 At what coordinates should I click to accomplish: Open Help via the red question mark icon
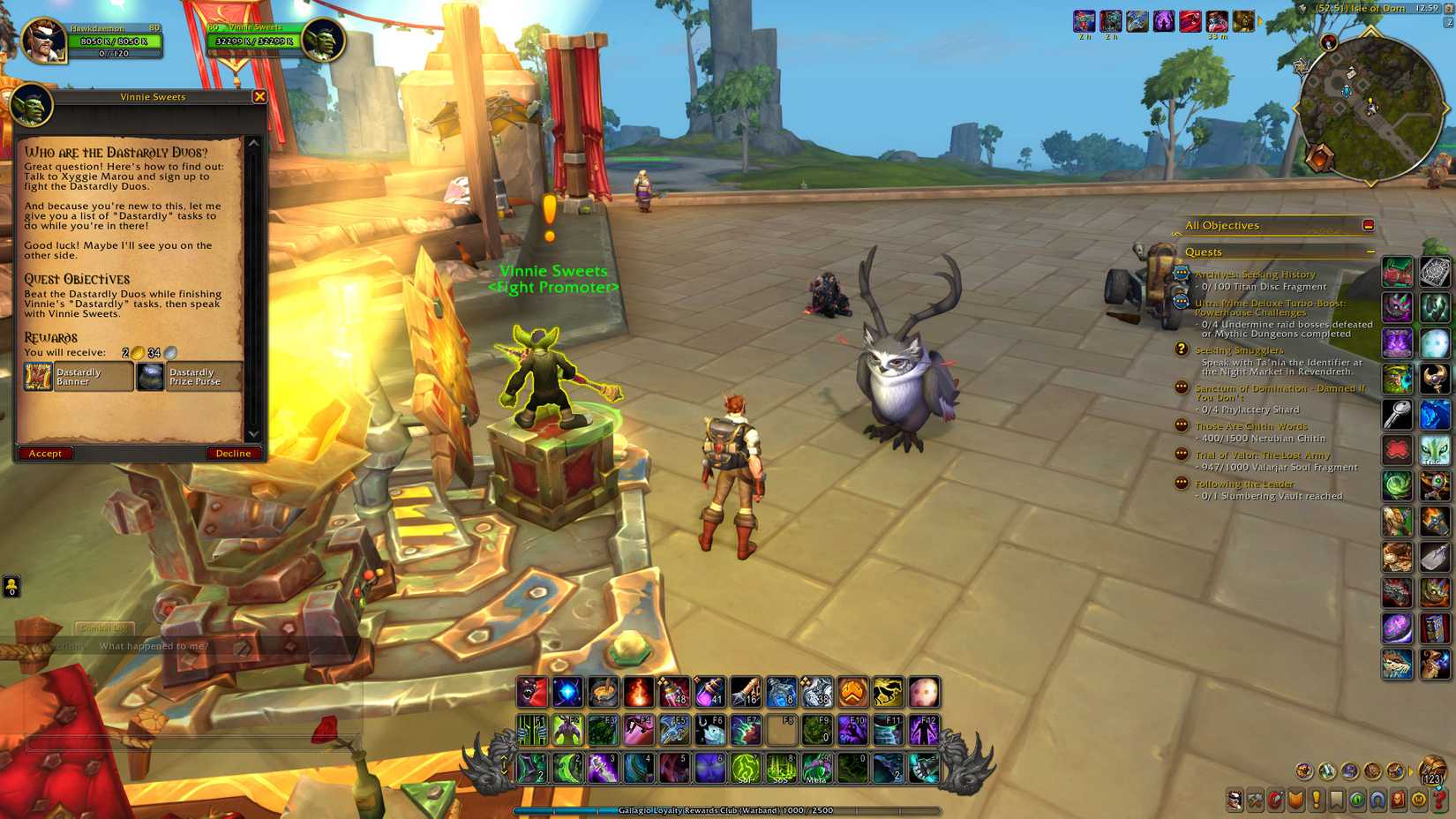(1440, 800)
